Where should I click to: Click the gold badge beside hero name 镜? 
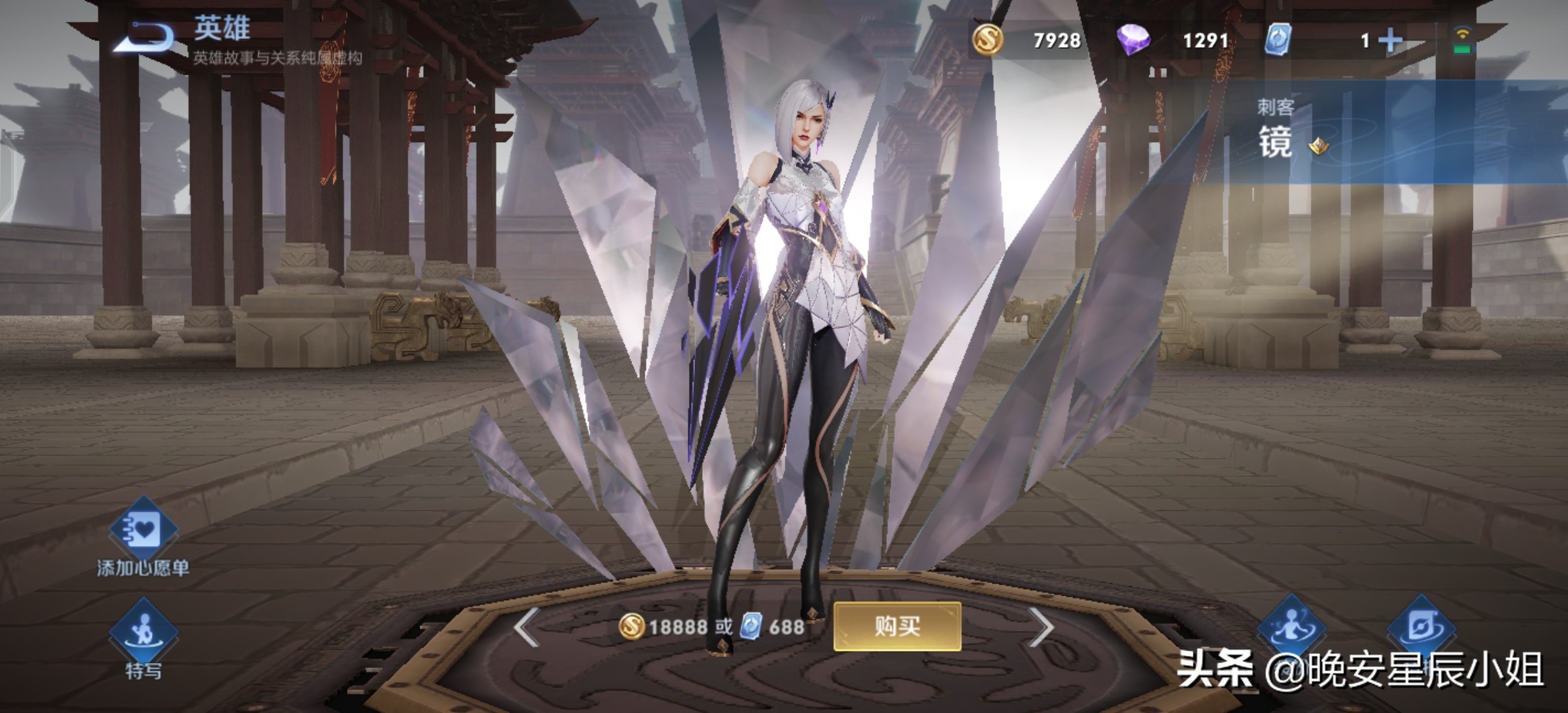(1319, 146)
